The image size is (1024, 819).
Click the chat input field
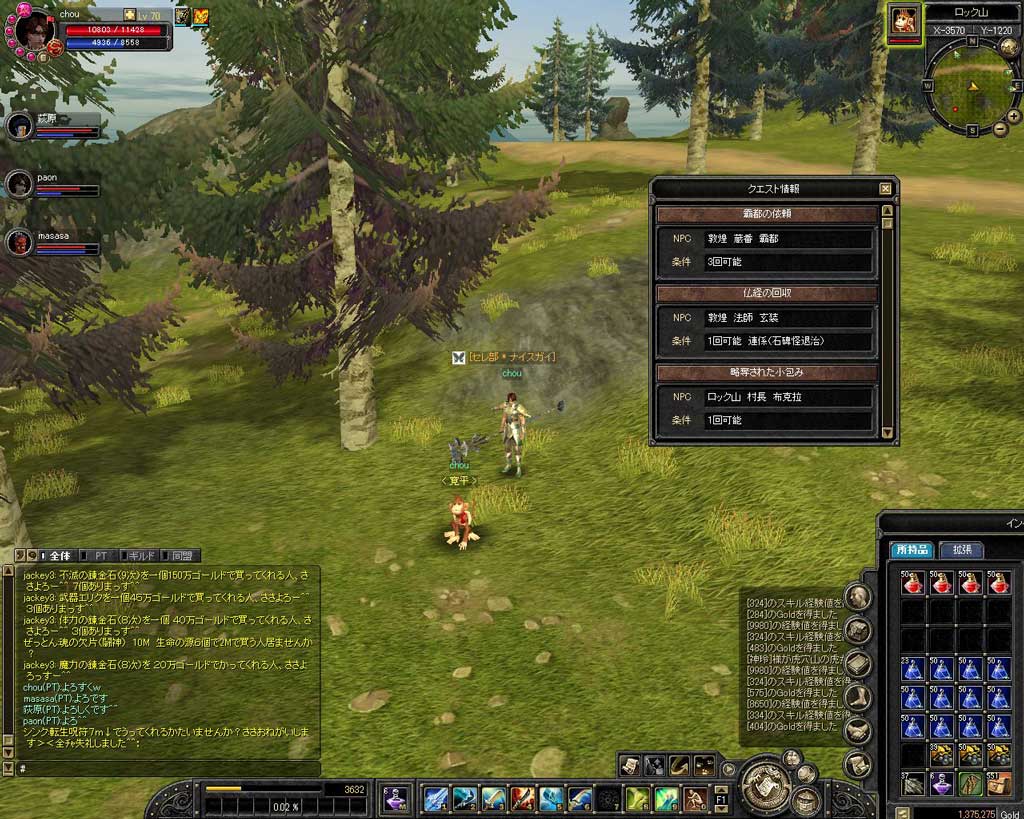170,768
